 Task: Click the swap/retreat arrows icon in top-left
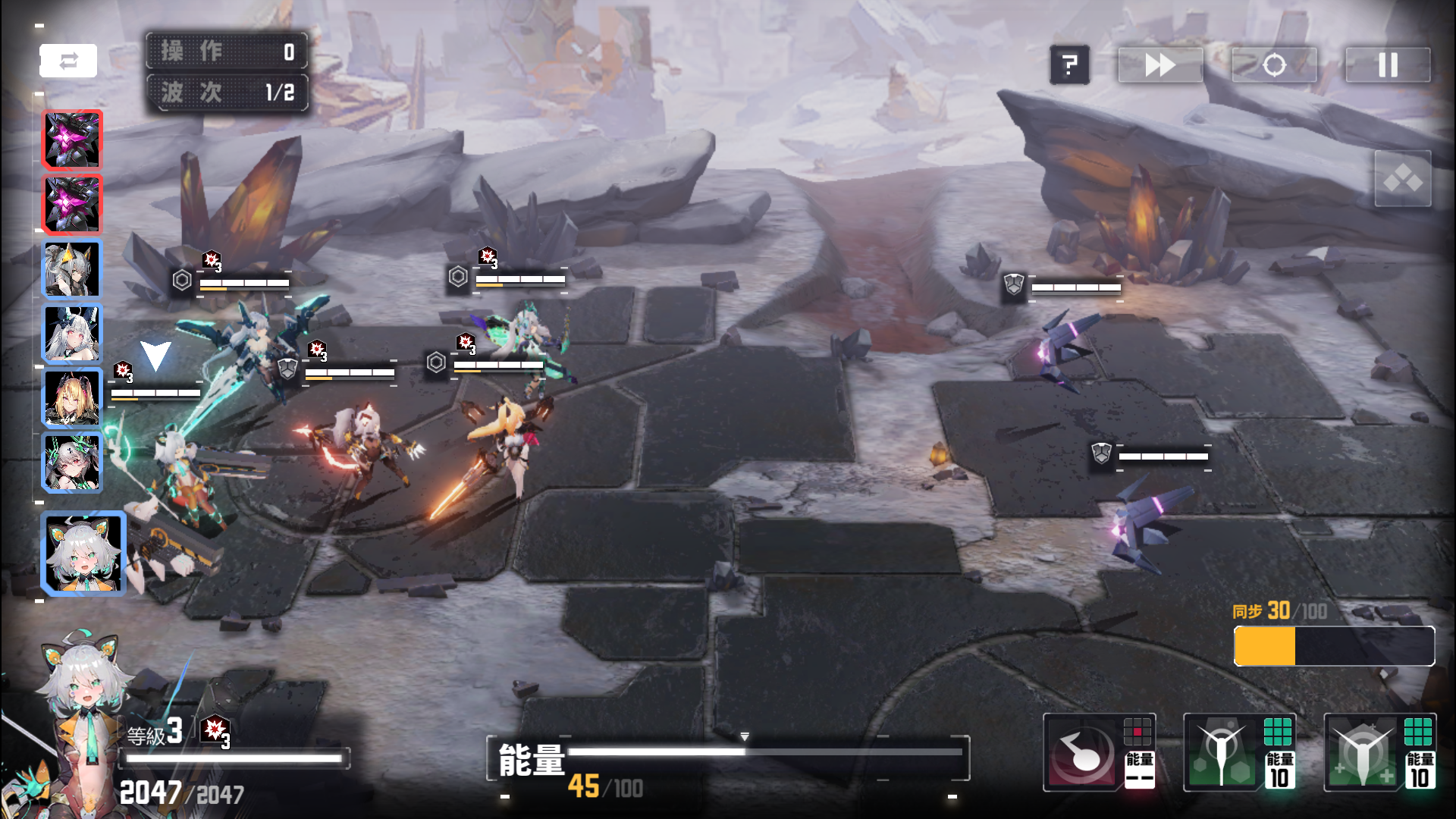[x=69, y=60]
